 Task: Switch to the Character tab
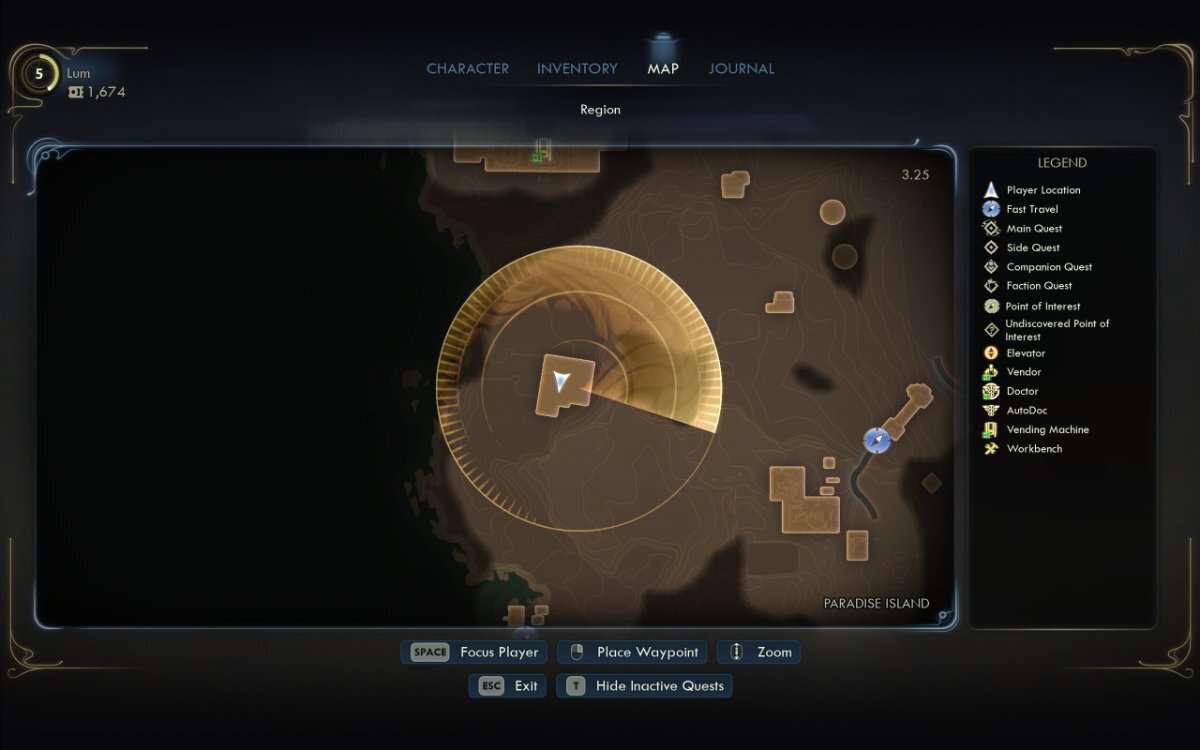click(x=467, y=69)
